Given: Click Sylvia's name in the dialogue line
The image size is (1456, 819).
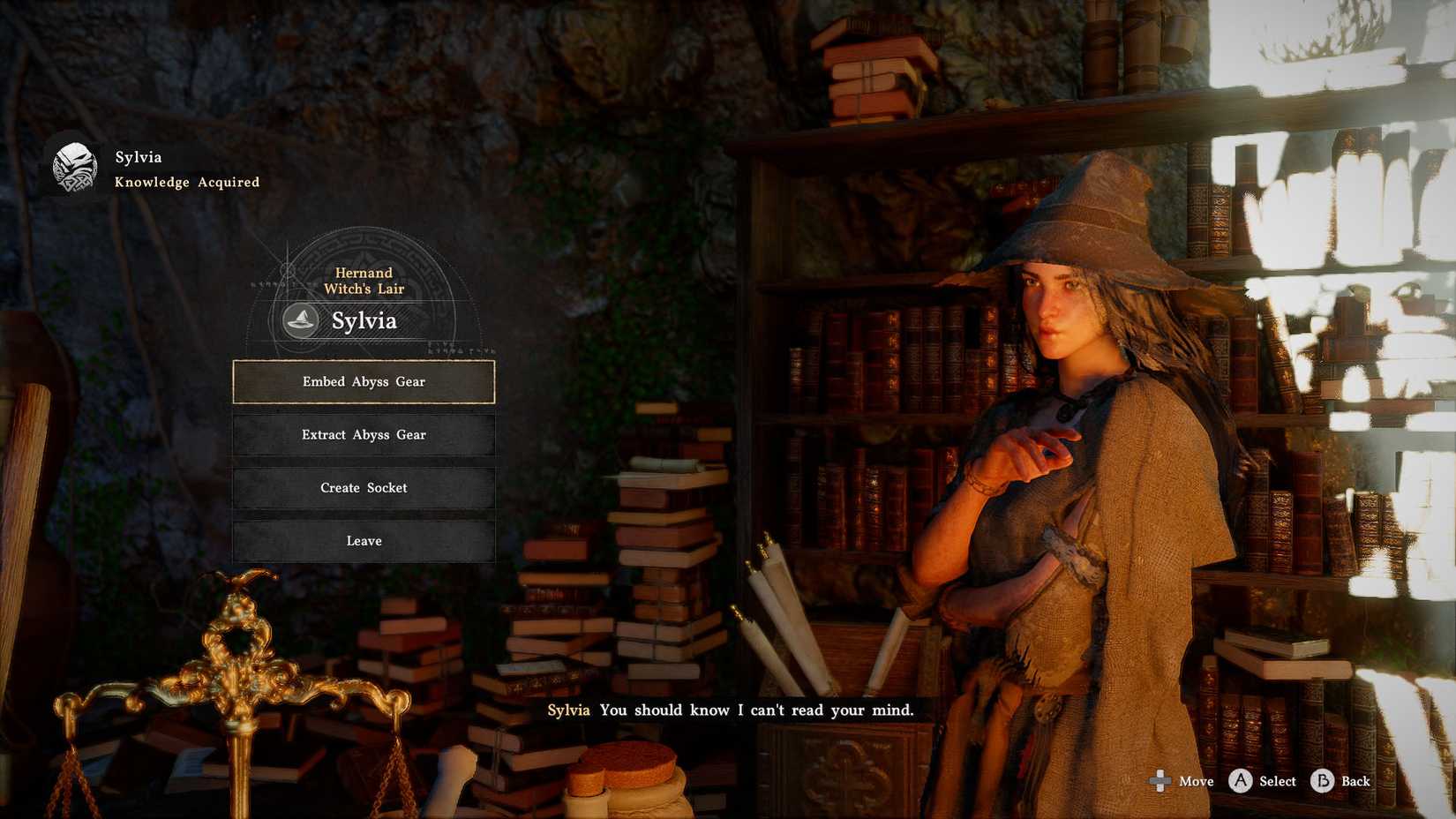Looking at the screenshot, I should pos(567,710).
